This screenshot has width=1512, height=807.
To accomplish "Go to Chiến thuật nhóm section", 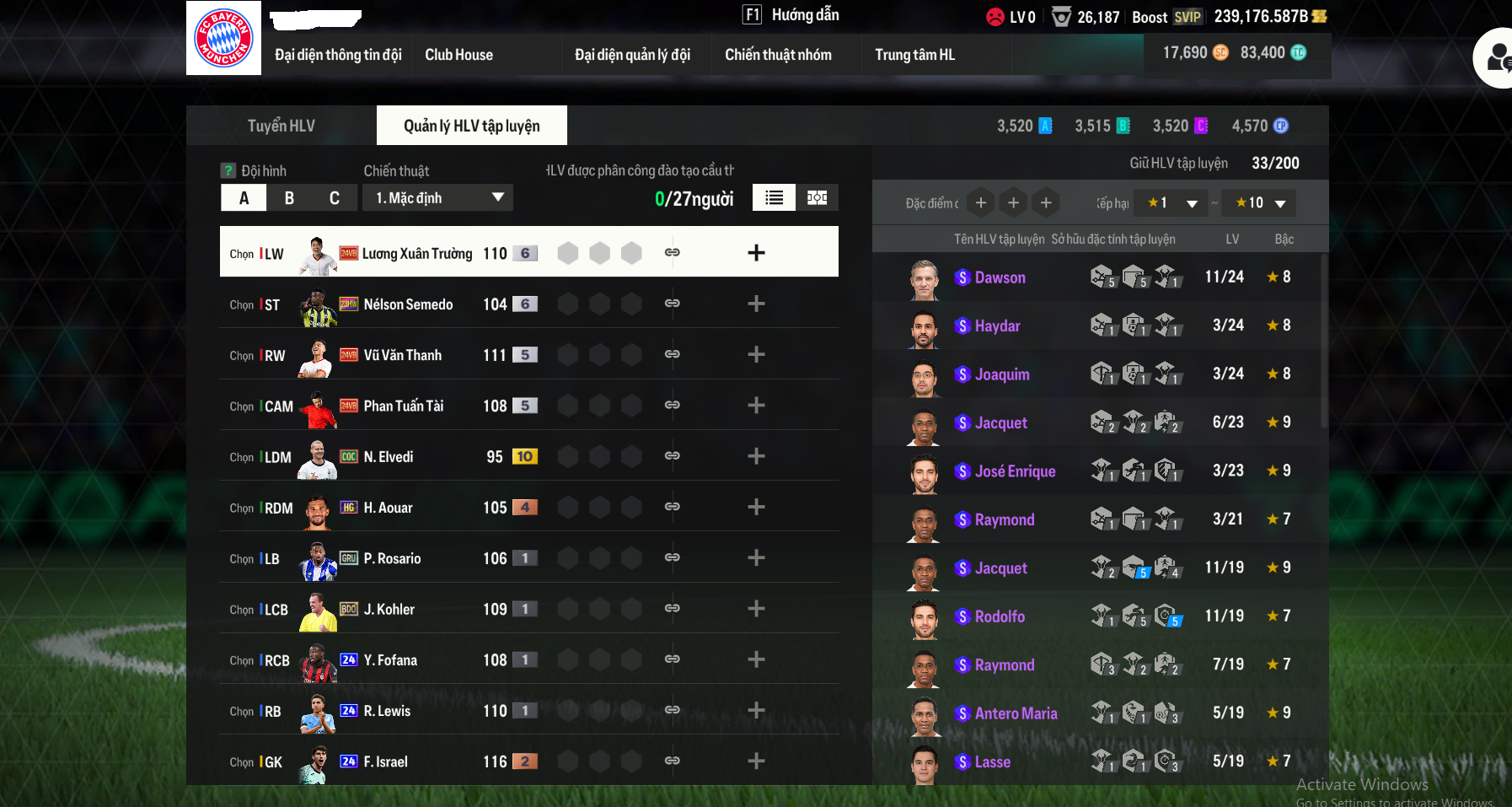I will [778, 55].
